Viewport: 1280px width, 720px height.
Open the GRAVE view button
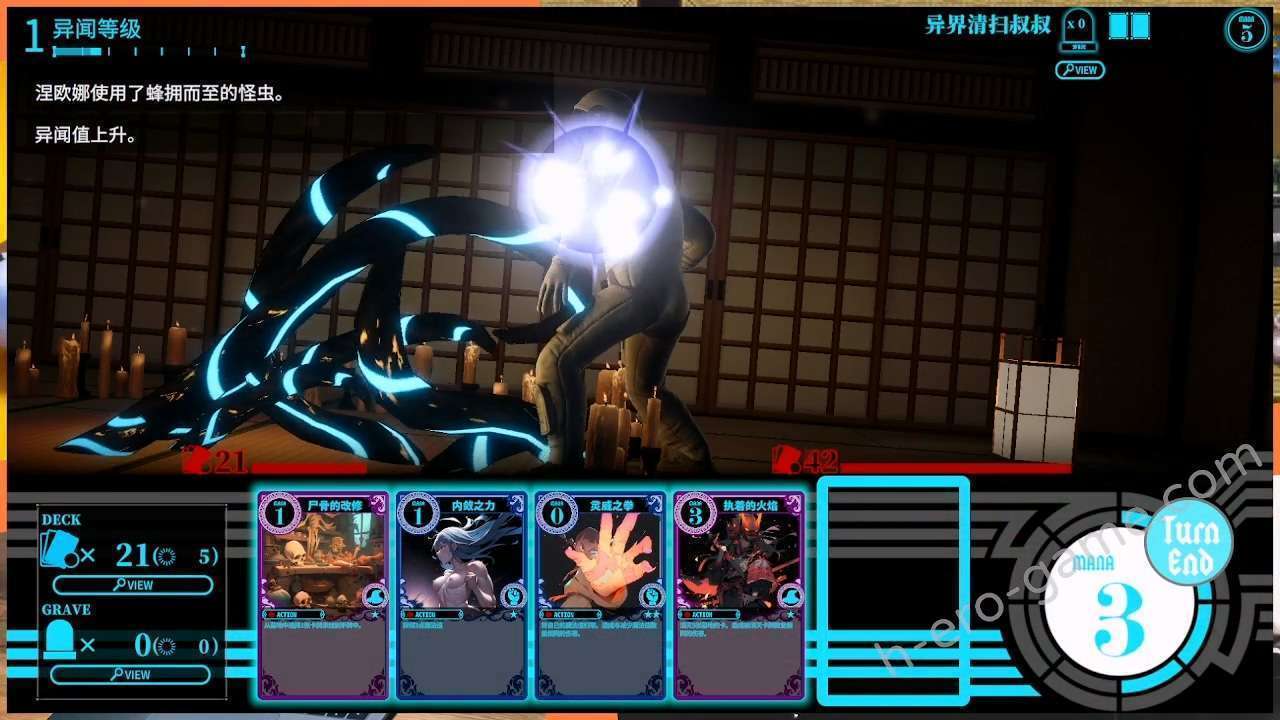coord(132,675)
